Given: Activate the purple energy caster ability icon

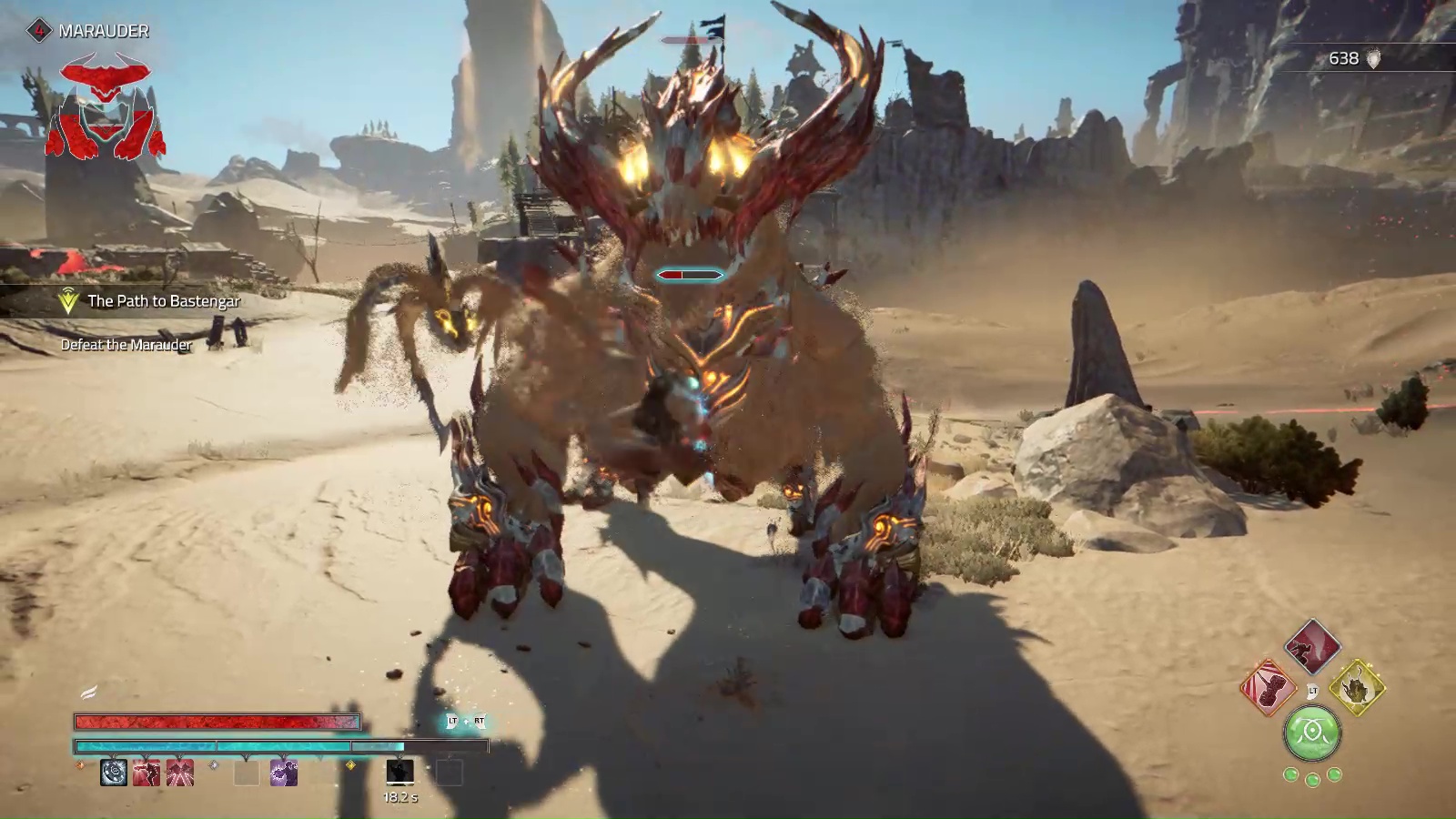Looking at the screenshot, I should point(284,773).
